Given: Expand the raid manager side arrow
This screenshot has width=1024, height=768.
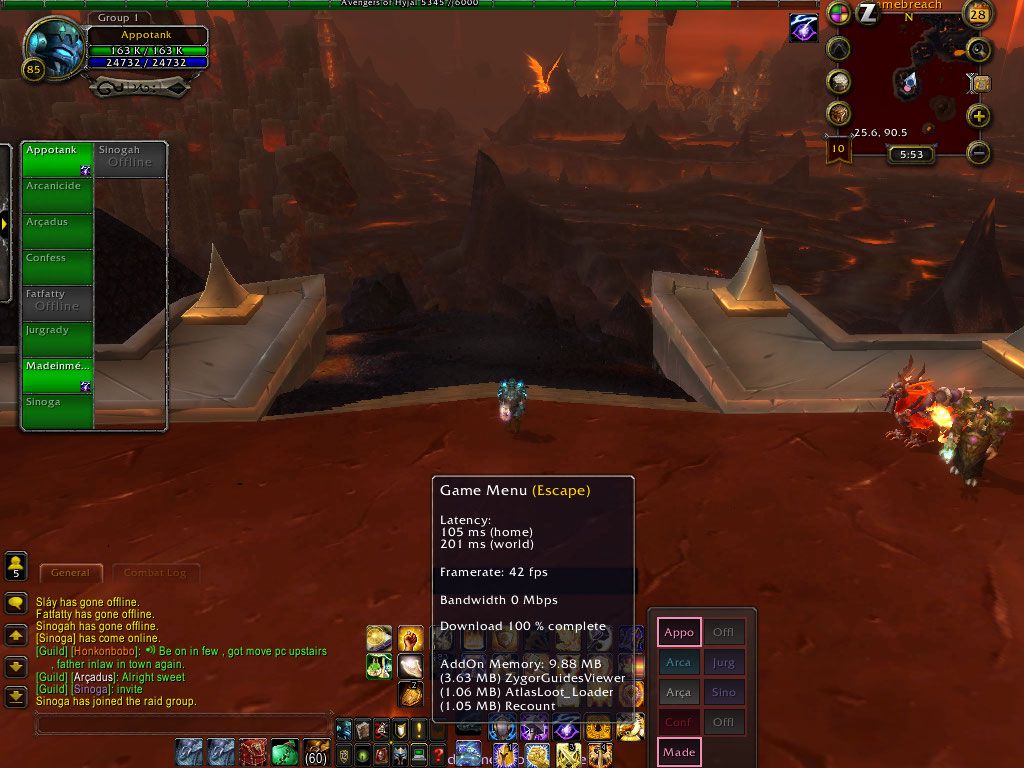Looking at the screenshot, I should coord(5,223).
